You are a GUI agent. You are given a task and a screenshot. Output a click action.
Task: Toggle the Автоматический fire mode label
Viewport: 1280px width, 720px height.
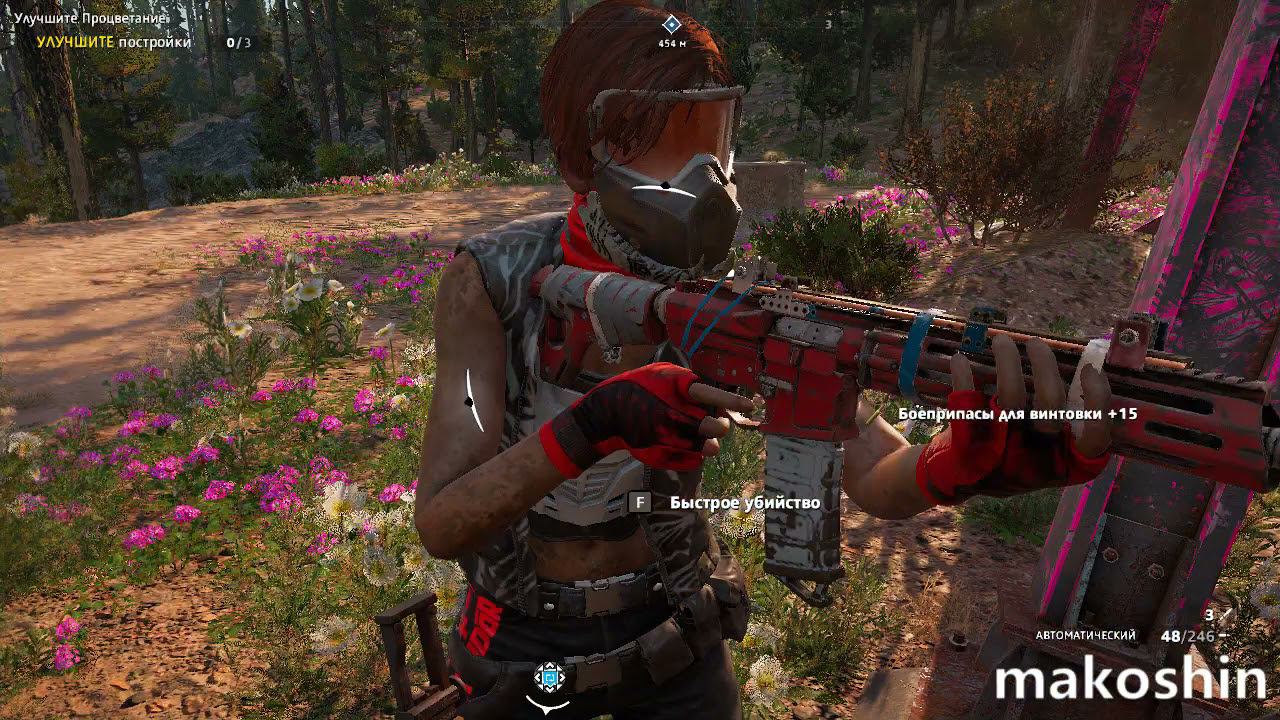pos(1085,636)
